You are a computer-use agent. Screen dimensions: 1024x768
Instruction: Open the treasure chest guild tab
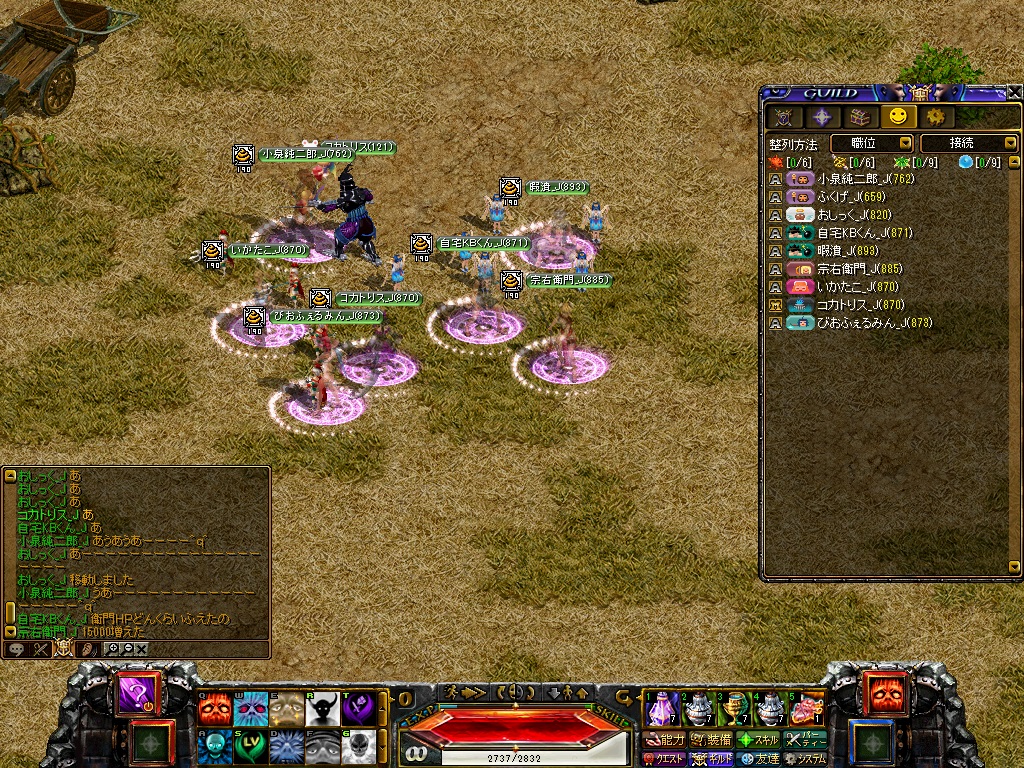860,117
